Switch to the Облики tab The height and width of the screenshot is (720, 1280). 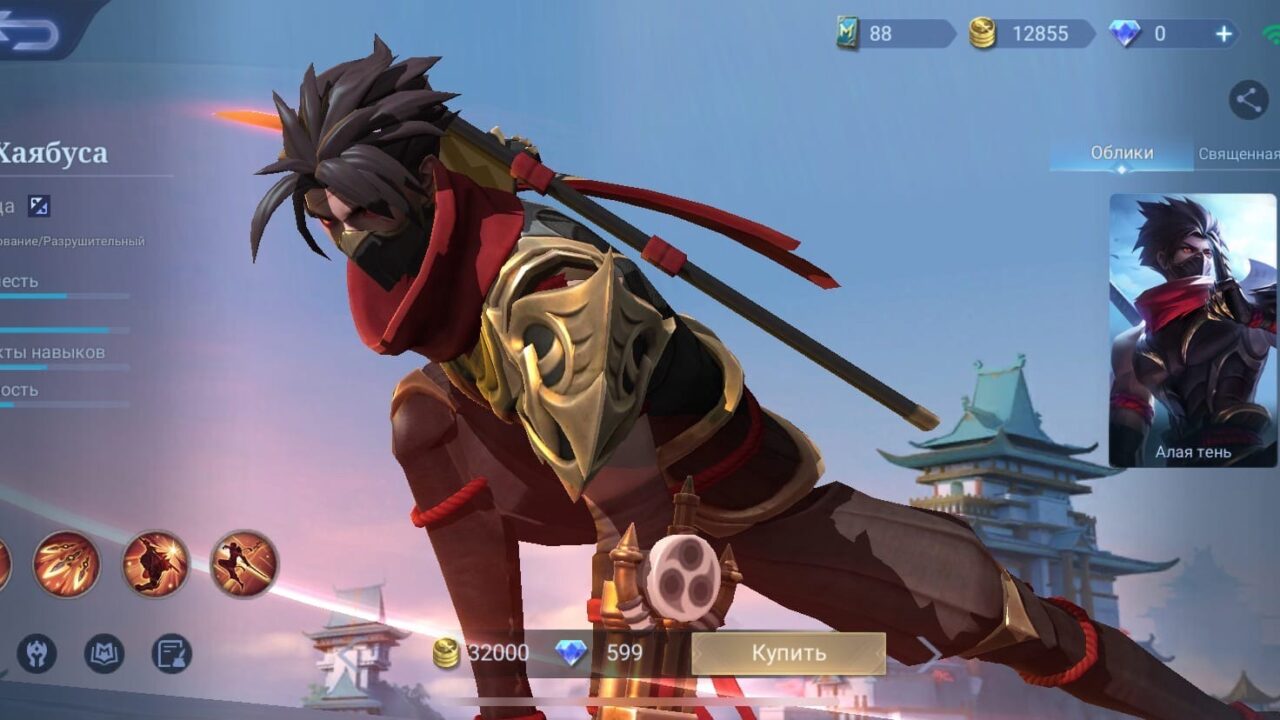[x=1121, y=154]
